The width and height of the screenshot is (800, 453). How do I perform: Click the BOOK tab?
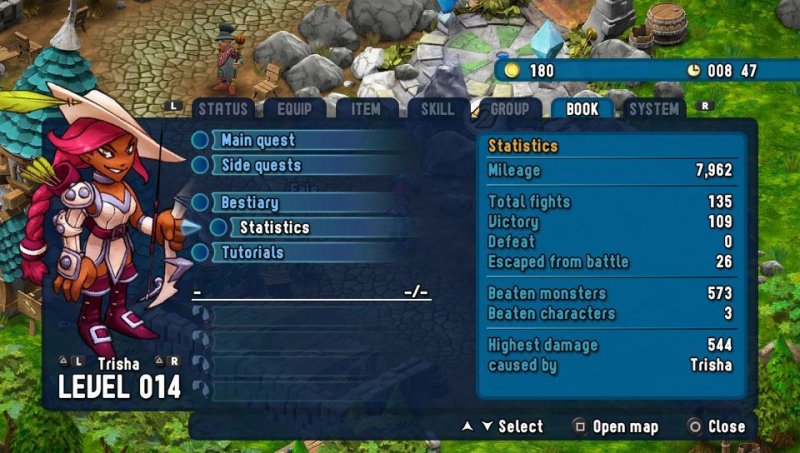click(582, 109)
